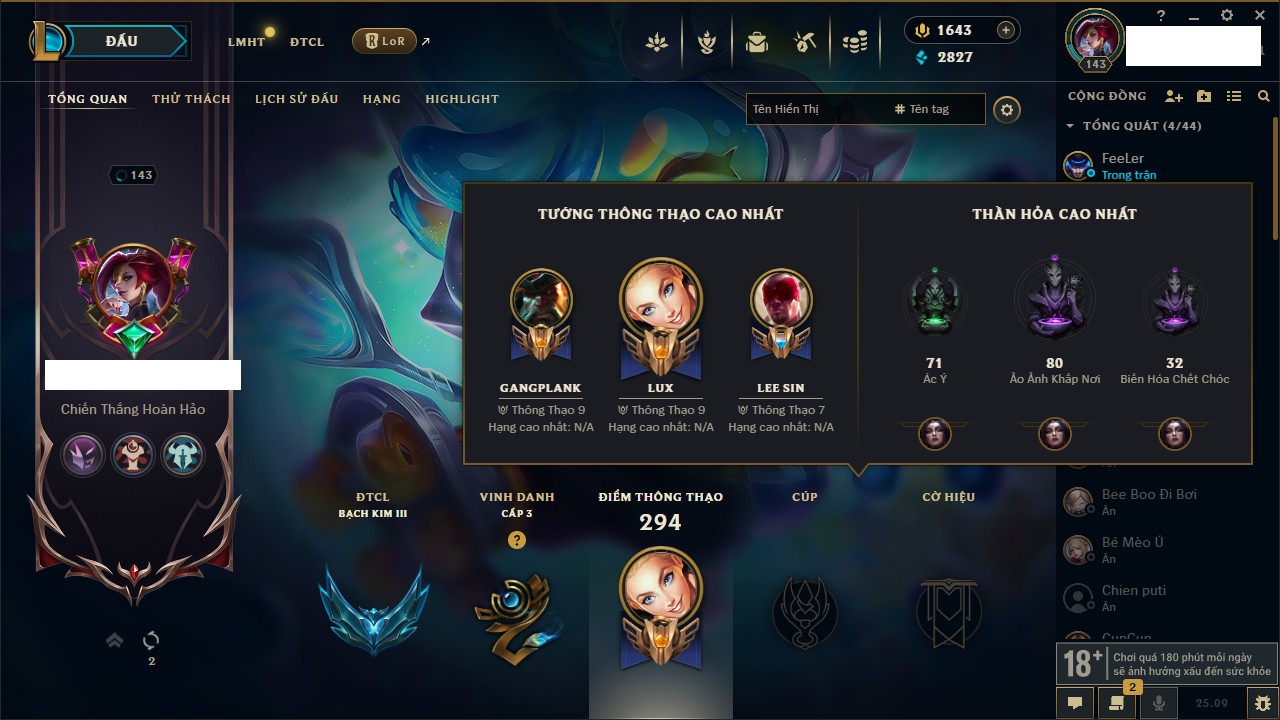Image resolution: width=1280 pixels, height=720 pixels.
Task: Select the HẠNG tab
Action: pos(382,99)
